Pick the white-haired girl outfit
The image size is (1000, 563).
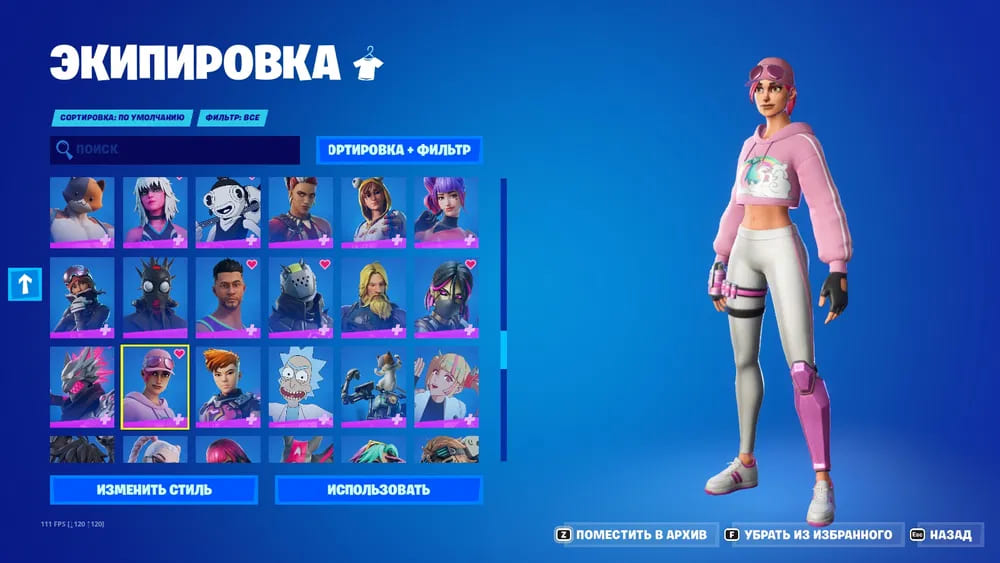pyautogui.click(x=155, y=212)
